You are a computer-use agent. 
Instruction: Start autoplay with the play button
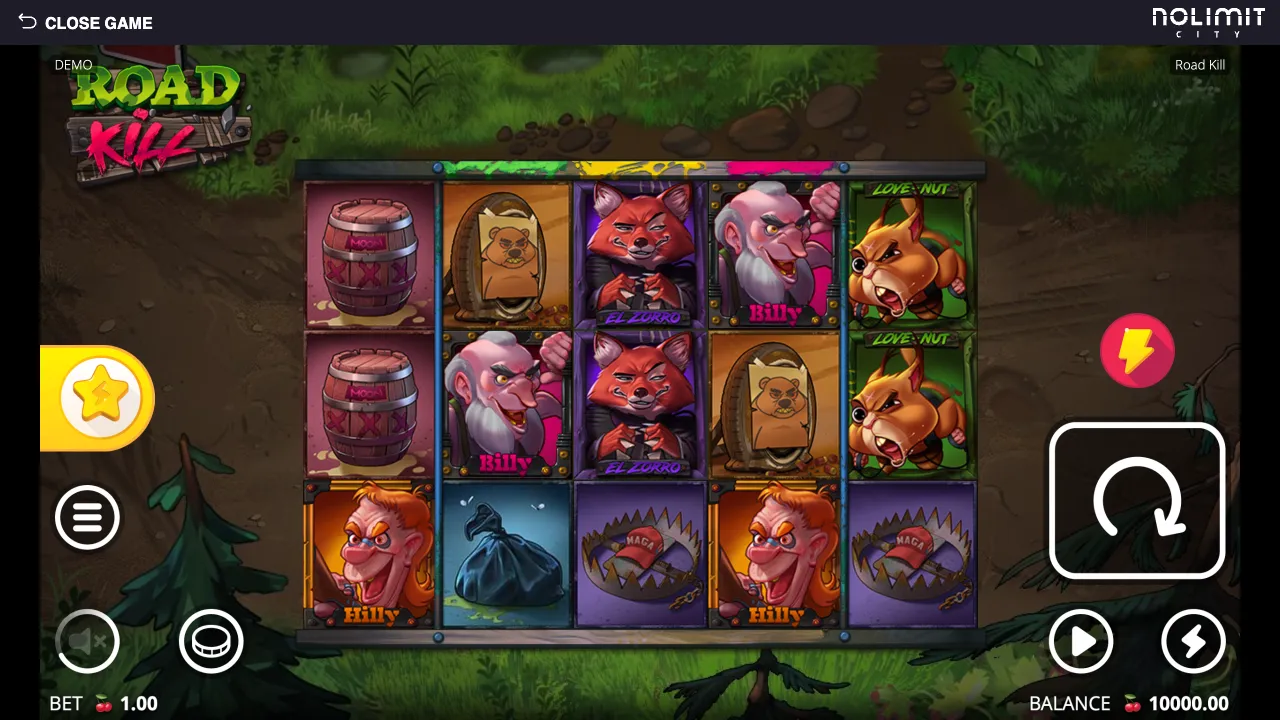point(1081,641)
